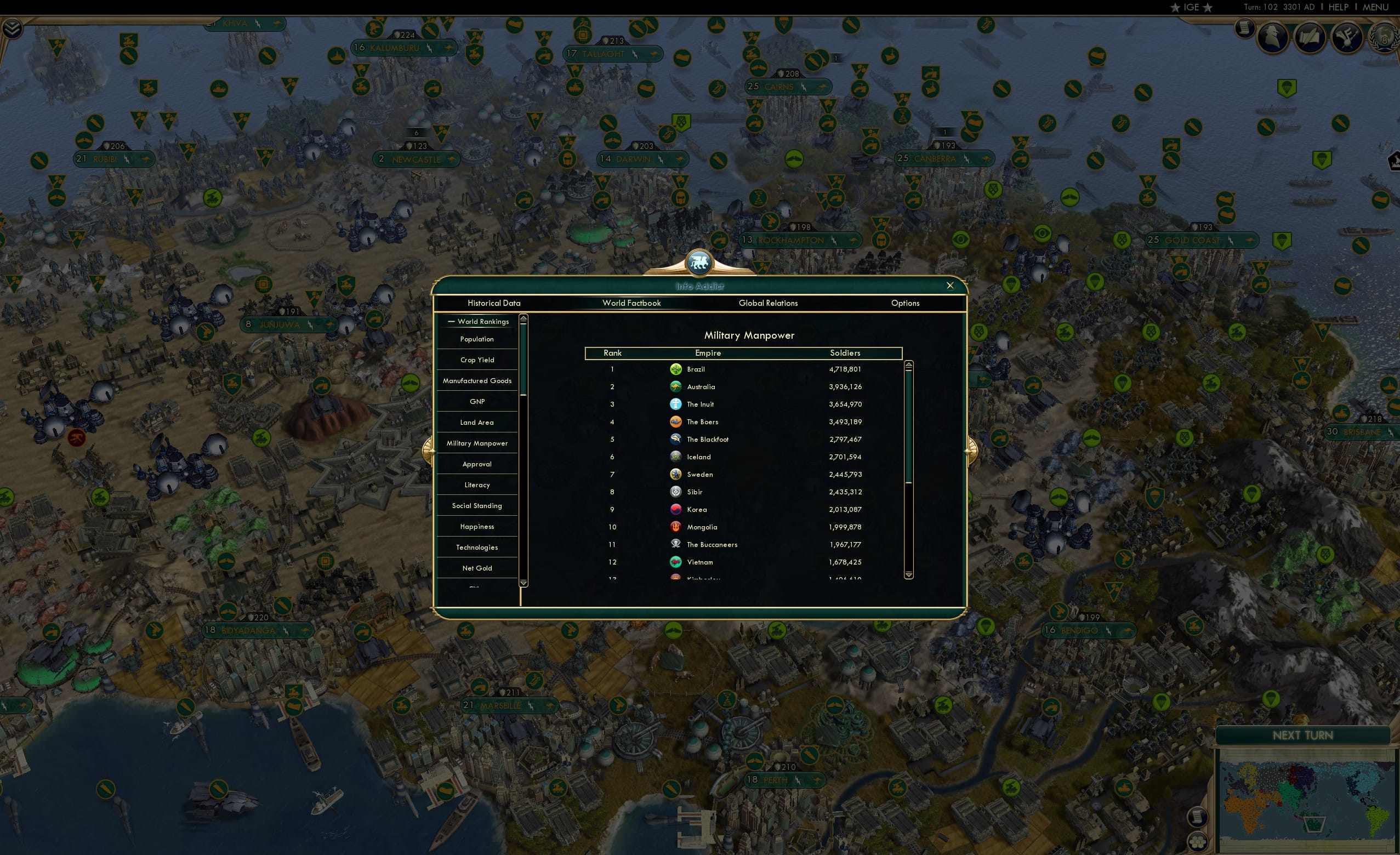Viewport: 1400px width, 855px height.
Task: Click the Info Addict lion crest above the panel
Action: click(698, 262)
